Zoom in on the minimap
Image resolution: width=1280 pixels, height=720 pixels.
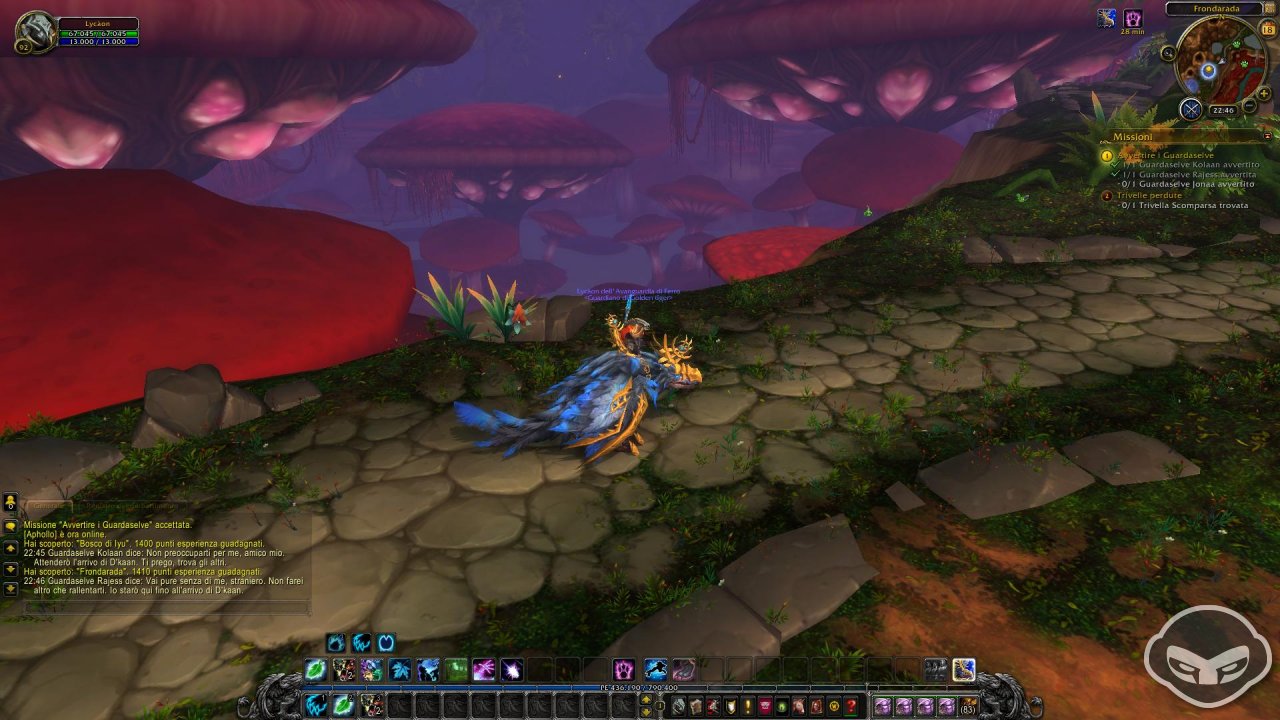tap(1264, 93)
